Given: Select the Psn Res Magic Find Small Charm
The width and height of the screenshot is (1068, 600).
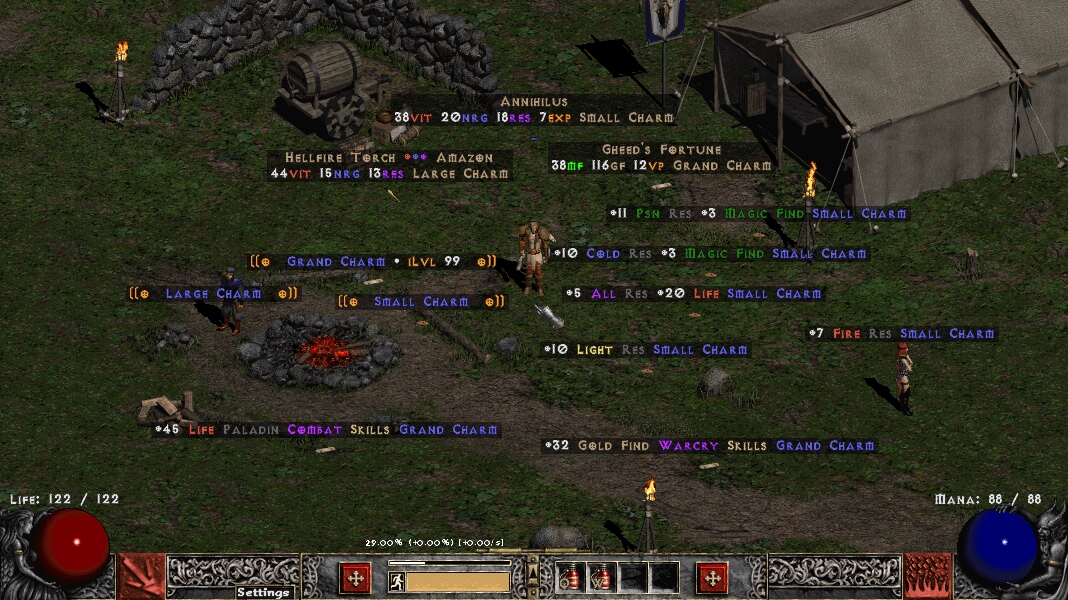Looking at the screenshot, I should (x=759, y=214).
